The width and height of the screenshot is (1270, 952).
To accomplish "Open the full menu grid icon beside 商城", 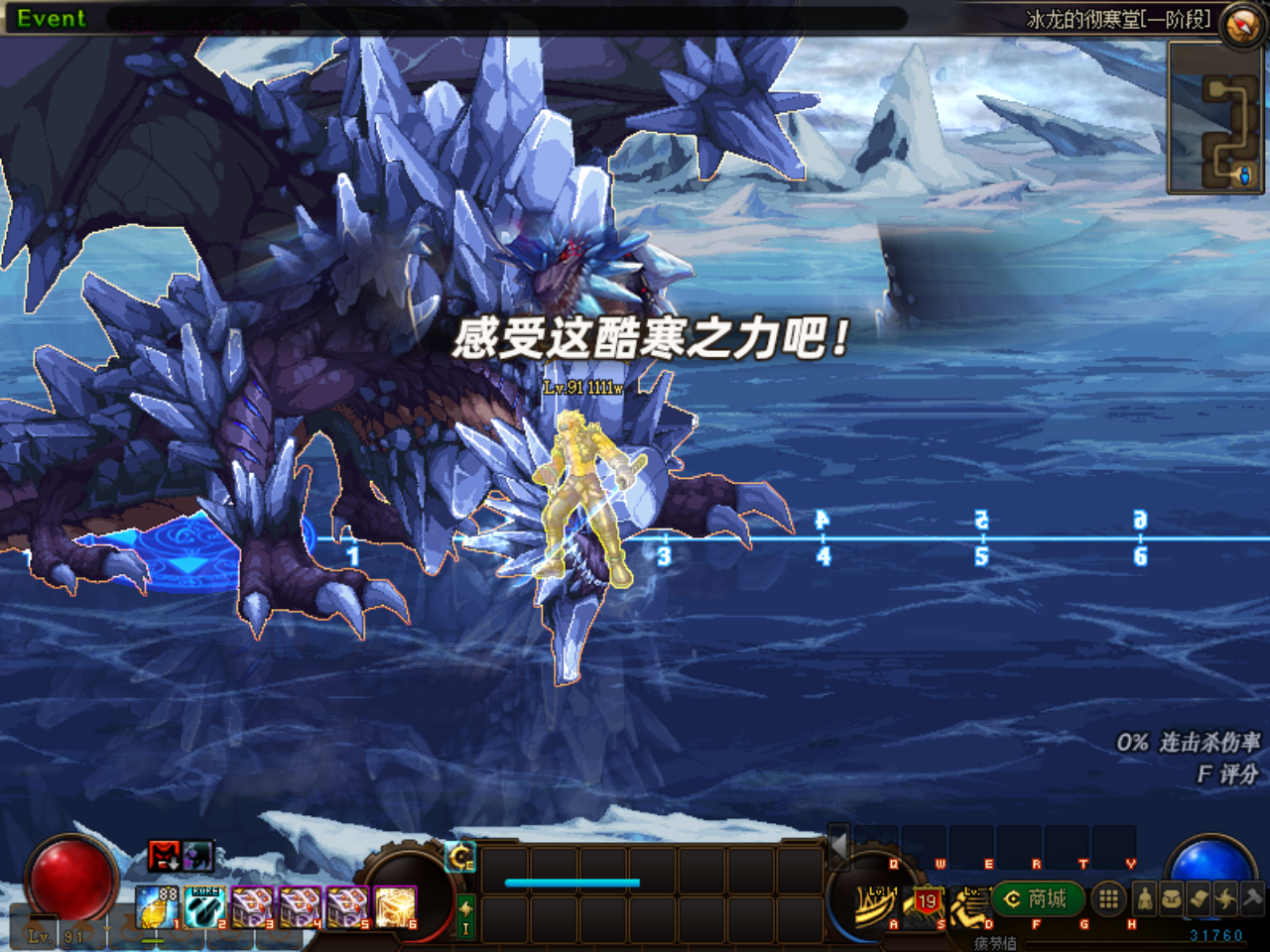I will (x=1108, y=898).
